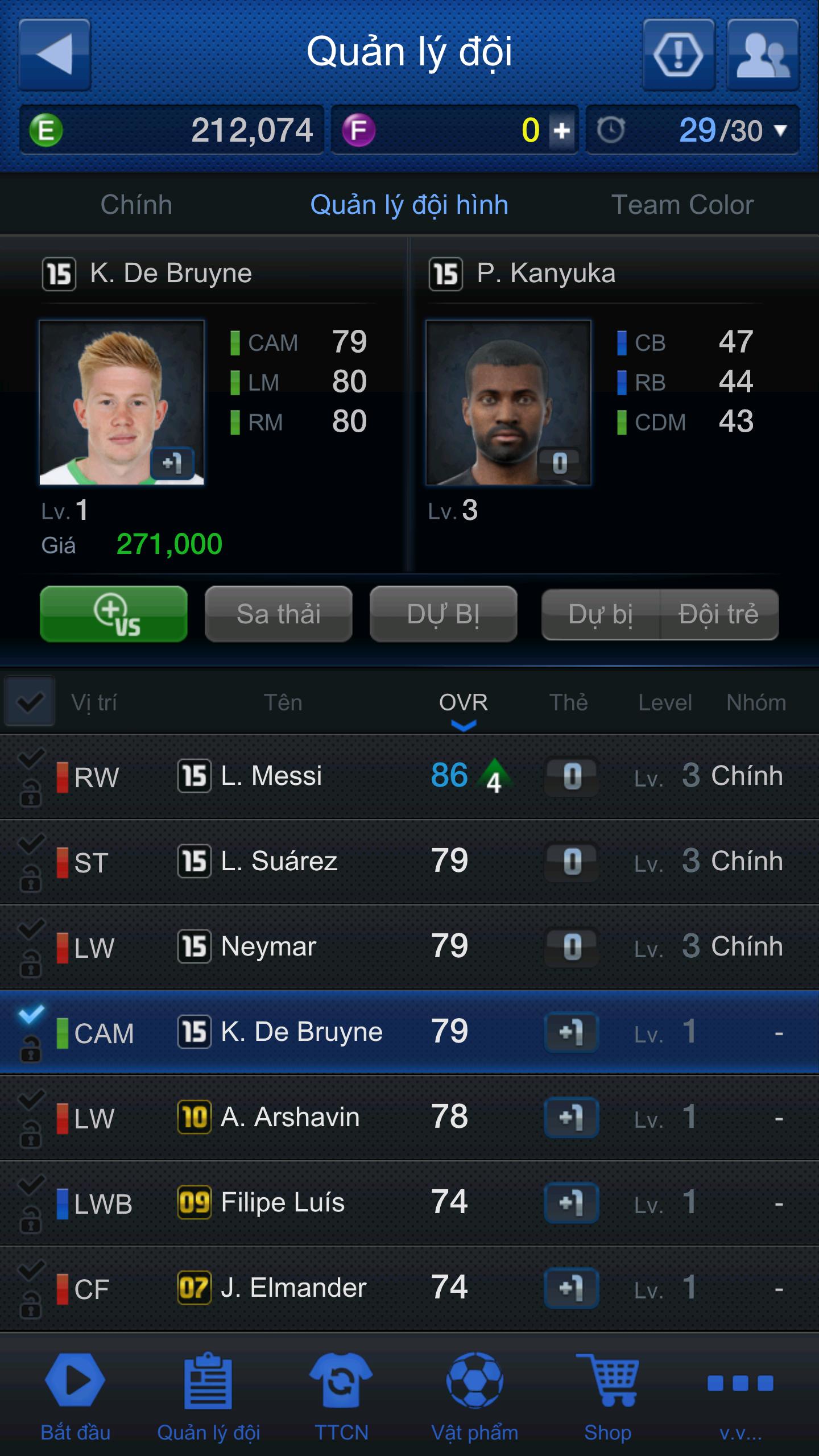819x1456 pixels.
Task: Switch to the Team Color tab
Action: [x=682, y=205]
